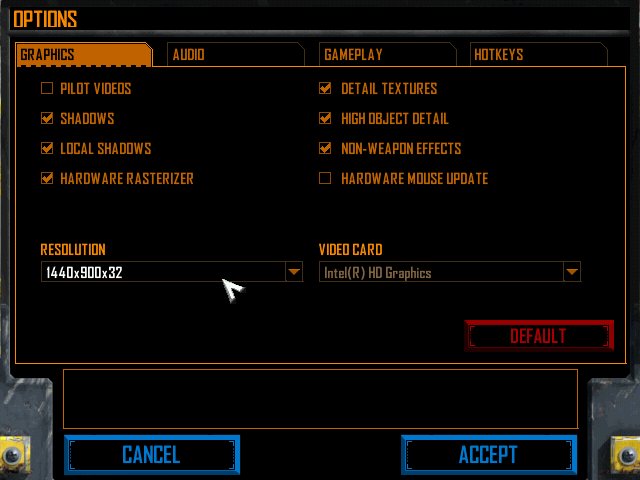This screenshot has height=480, width=640.
Task: Toggle Non-Weapon Effects checkbox
Action: (325, 149)
